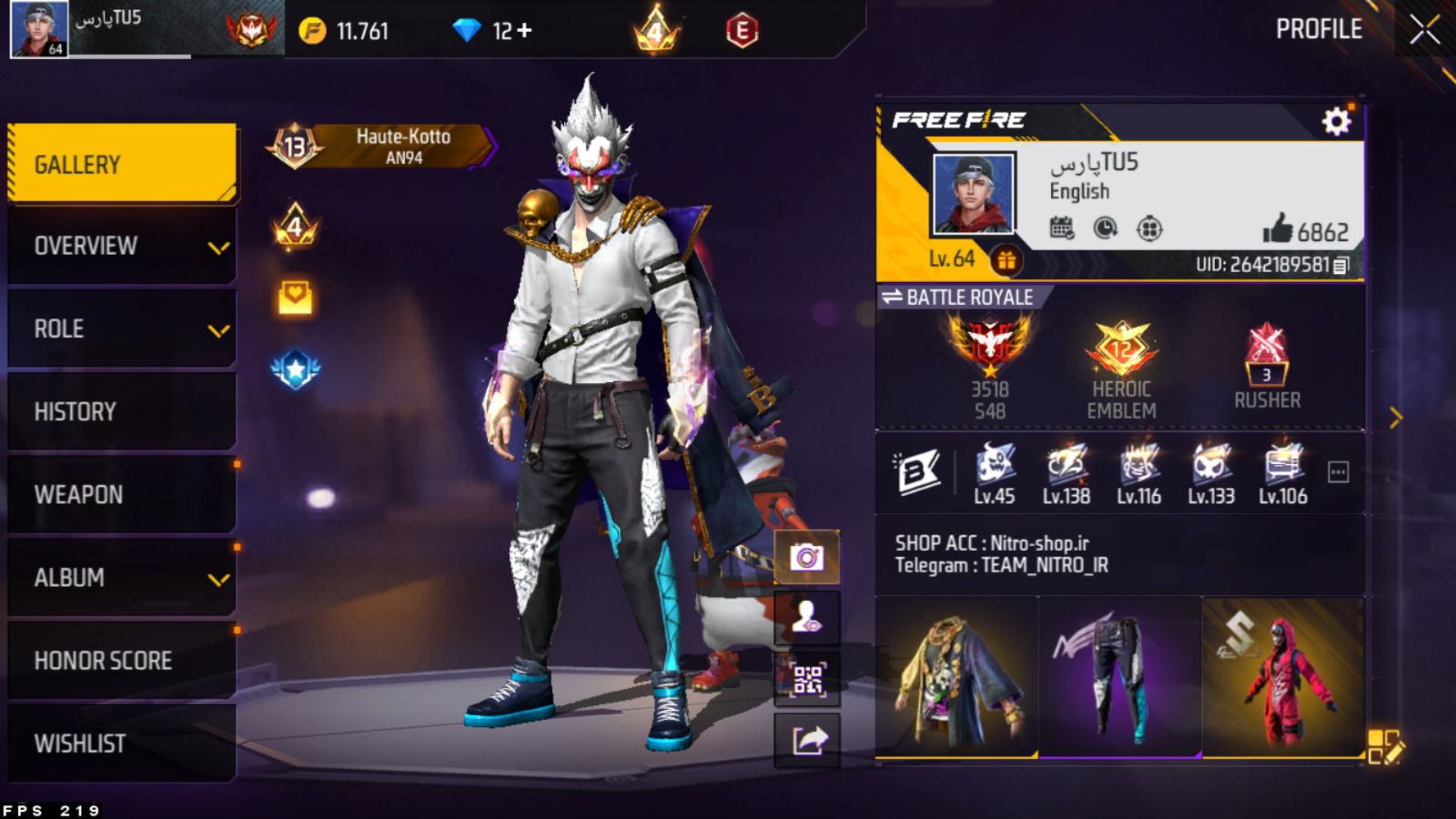Show the Wishlist tab
The width and height of the screenshot is (1456, 819).
click(121, 743)
